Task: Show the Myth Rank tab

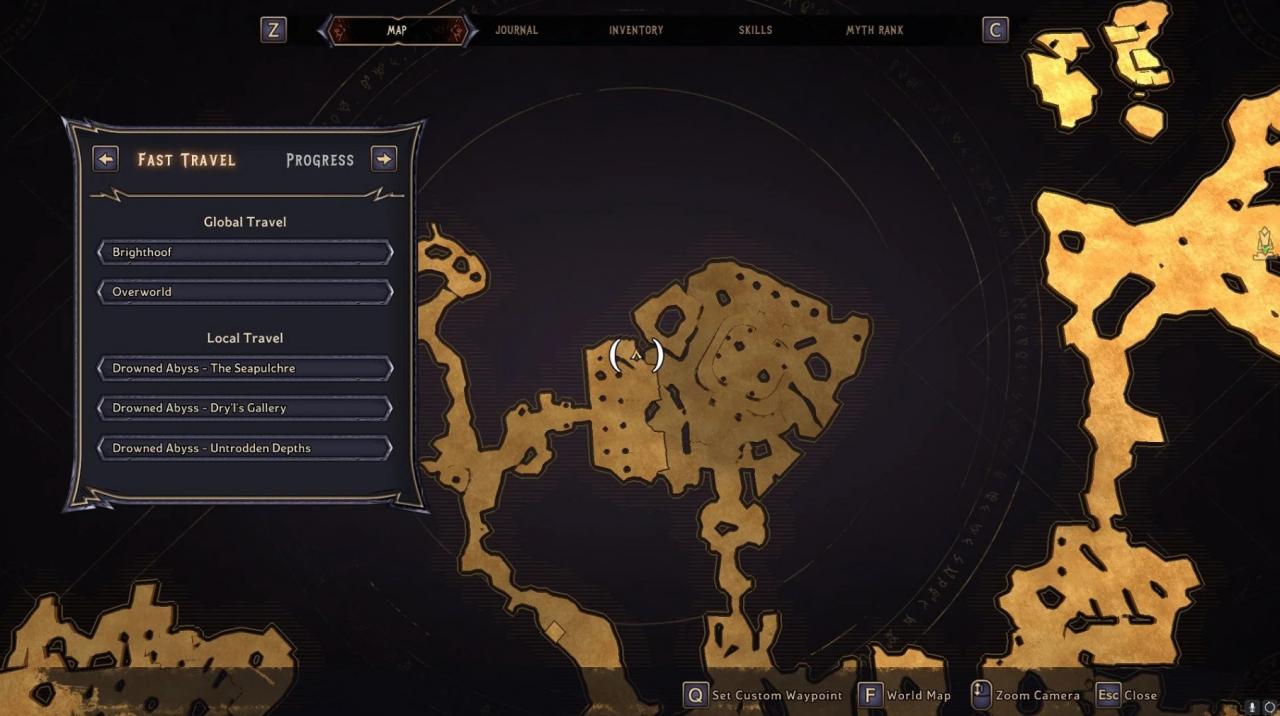Action: [874, 30]
